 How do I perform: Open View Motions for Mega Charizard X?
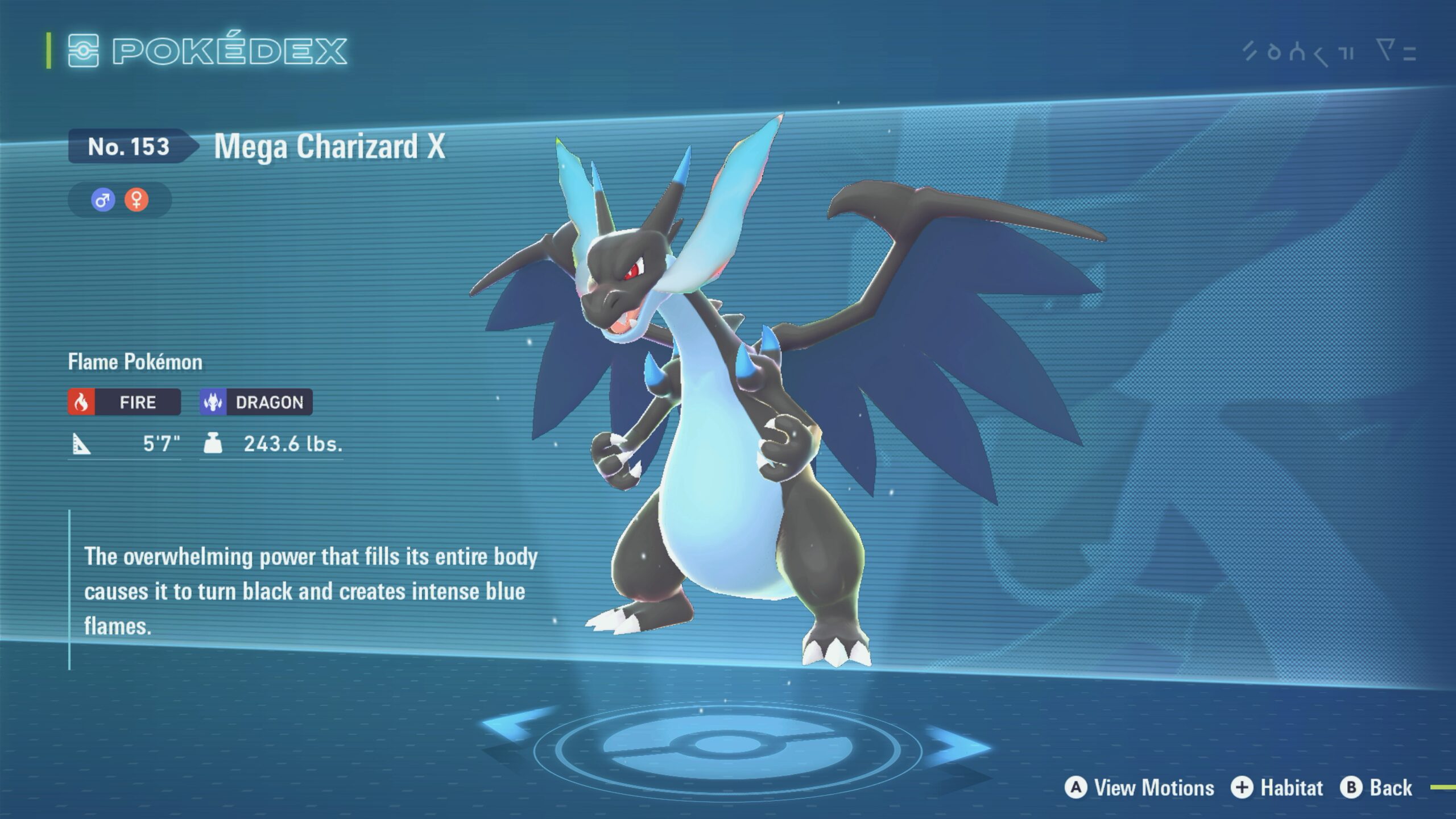pos(1139,788)
